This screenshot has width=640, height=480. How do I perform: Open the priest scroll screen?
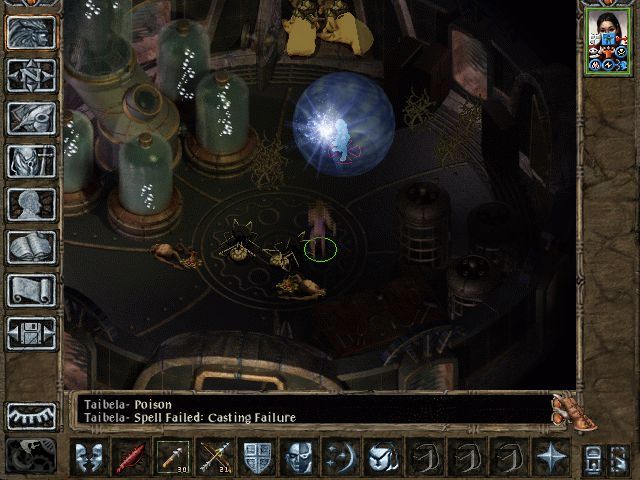pyautogui.click(x=31, y=290)
